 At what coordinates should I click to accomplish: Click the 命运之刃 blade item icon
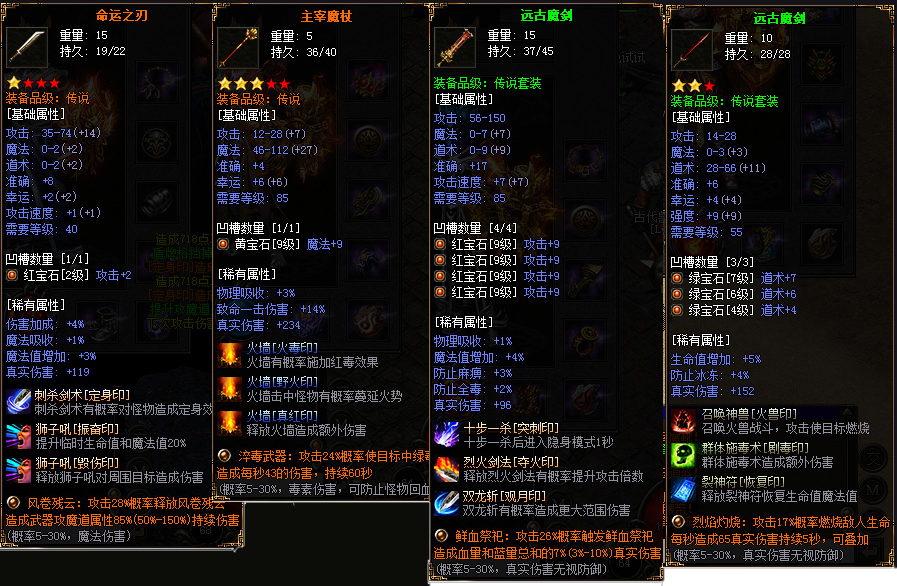tap(25, 47)
